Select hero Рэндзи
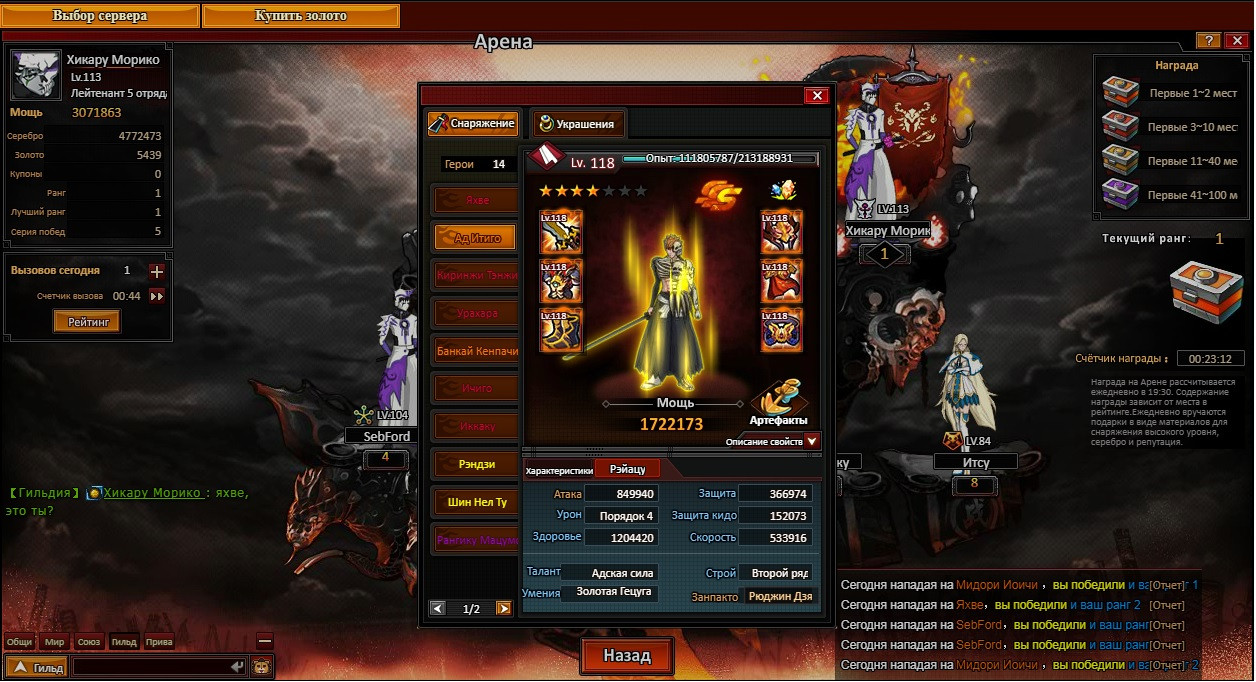Screen dimensions: 1256x682 click(477, 464)
